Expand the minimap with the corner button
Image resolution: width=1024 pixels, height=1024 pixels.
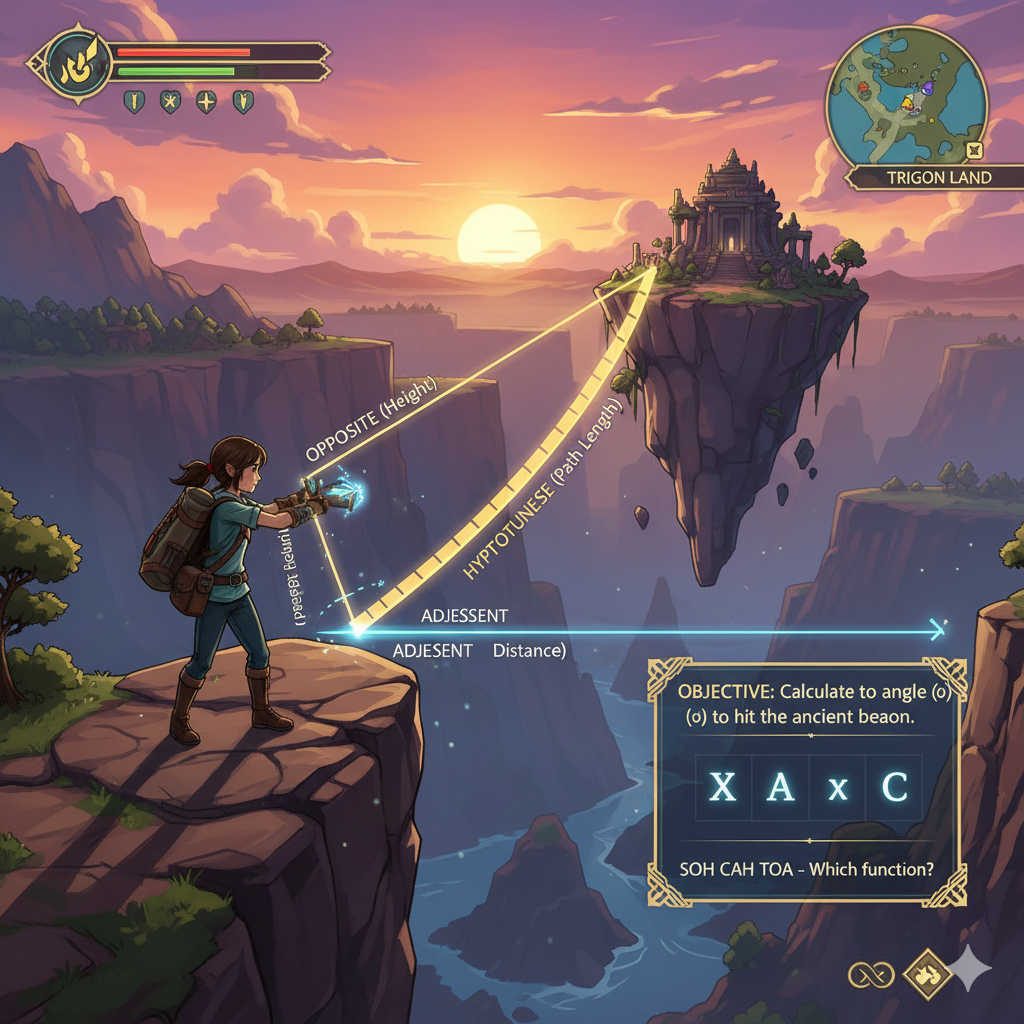point(976,151)
